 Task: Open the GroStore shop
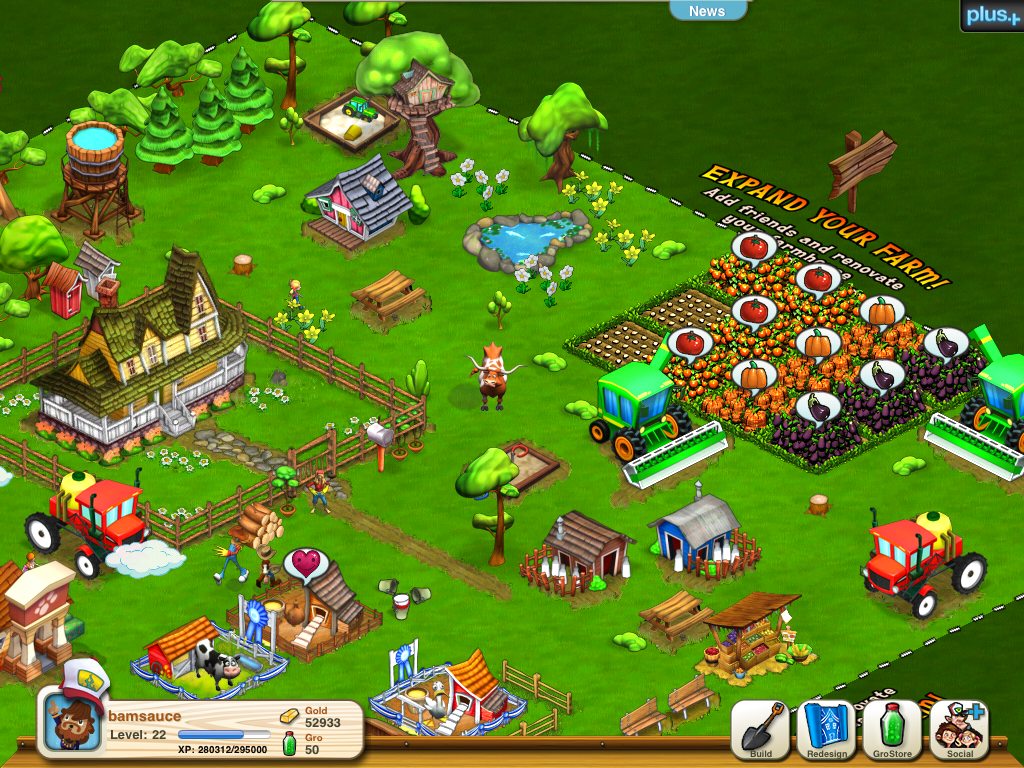click(x=891, y=730)
